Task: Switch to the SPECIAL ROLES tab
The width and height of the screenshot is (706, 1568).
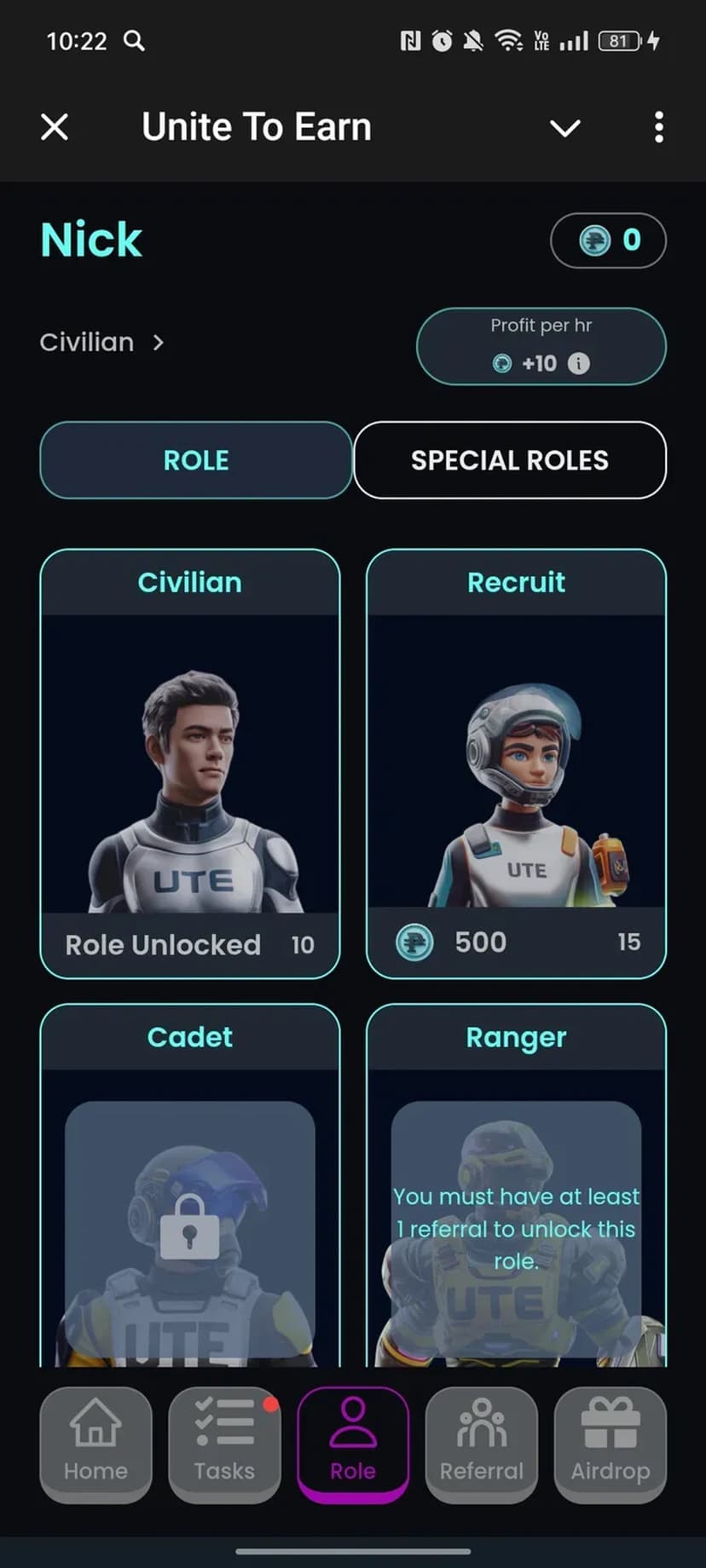Action: pyautogui.click(x=510, y=460)
